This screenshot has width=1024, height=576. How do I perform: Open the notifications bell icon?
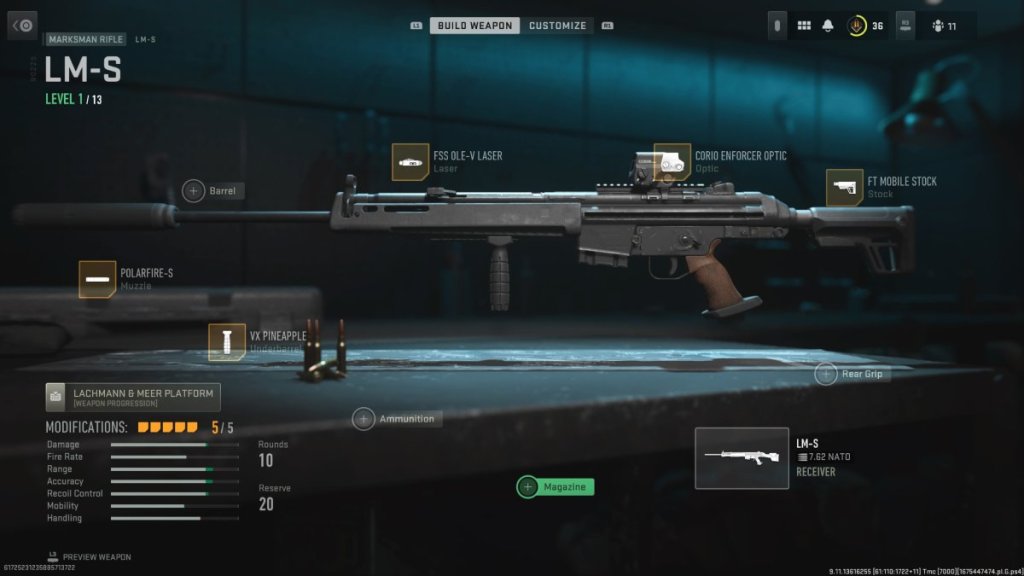click(x=828, y=26)
